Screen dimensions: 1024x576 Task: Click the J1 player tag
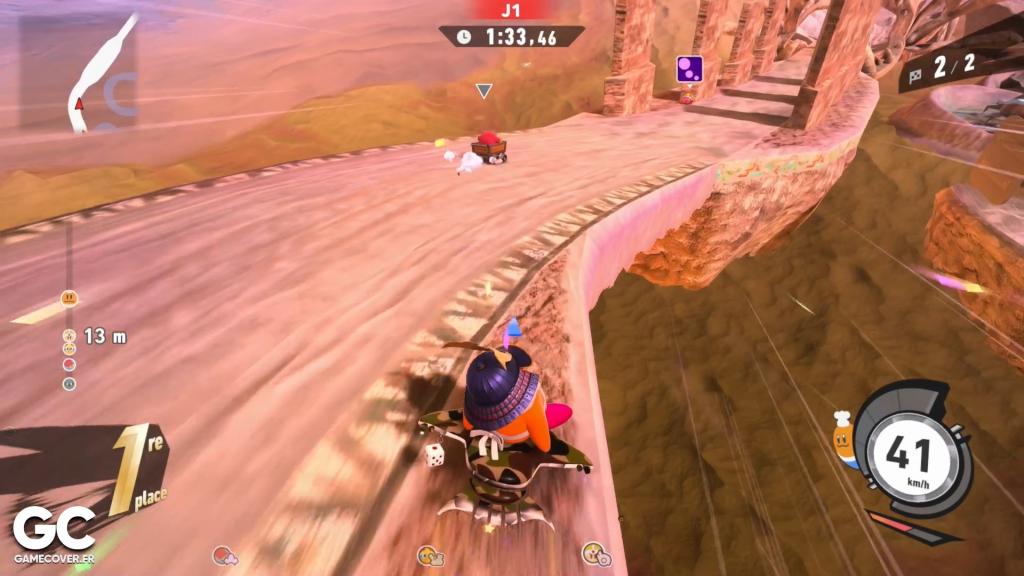point(511,11)
